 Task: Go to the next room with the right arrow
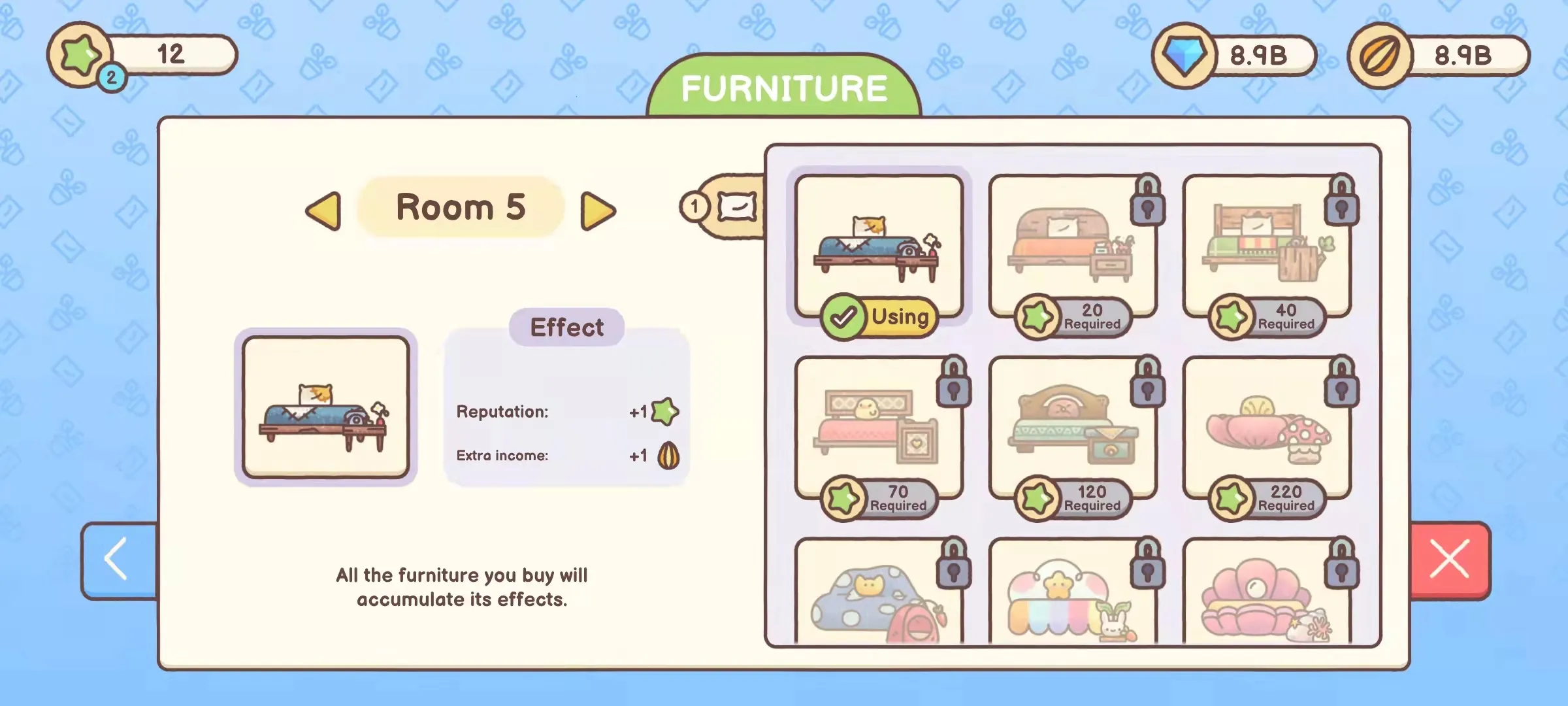click(x=600, y=209)
